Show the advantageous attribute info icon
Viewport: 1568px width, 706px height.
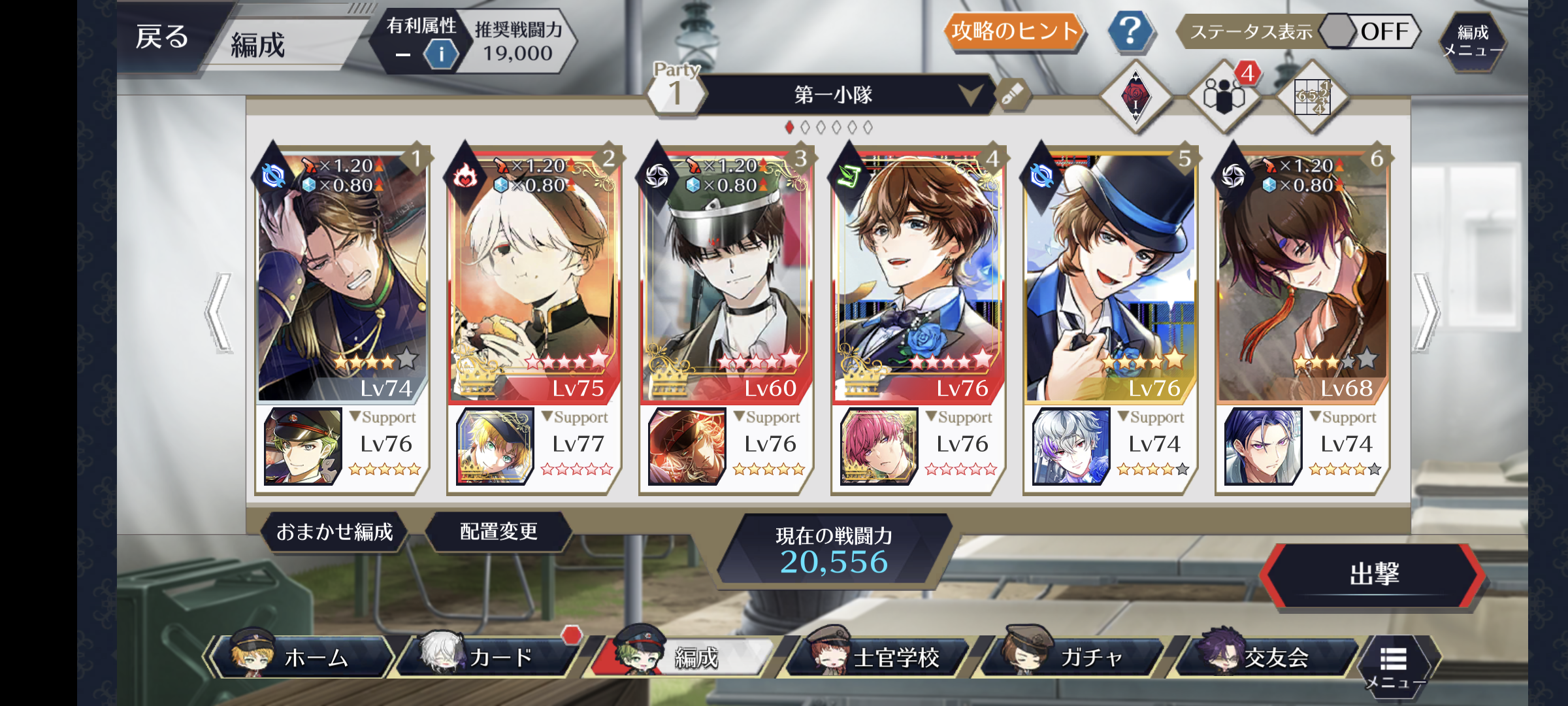[x=441, y=54]
